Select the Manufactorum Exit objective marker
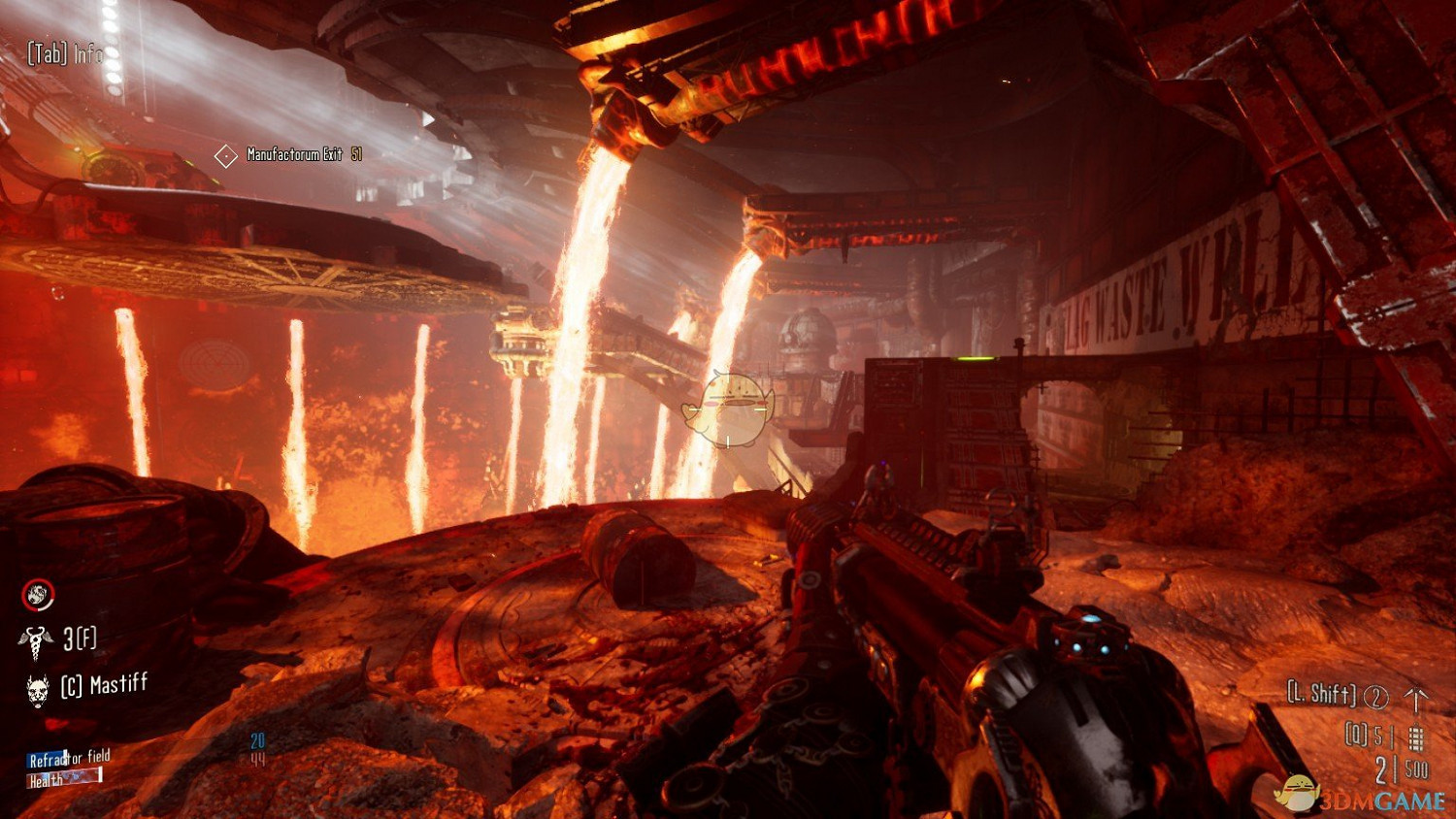The image size is (1456, 819). click(x=226, y=155)
